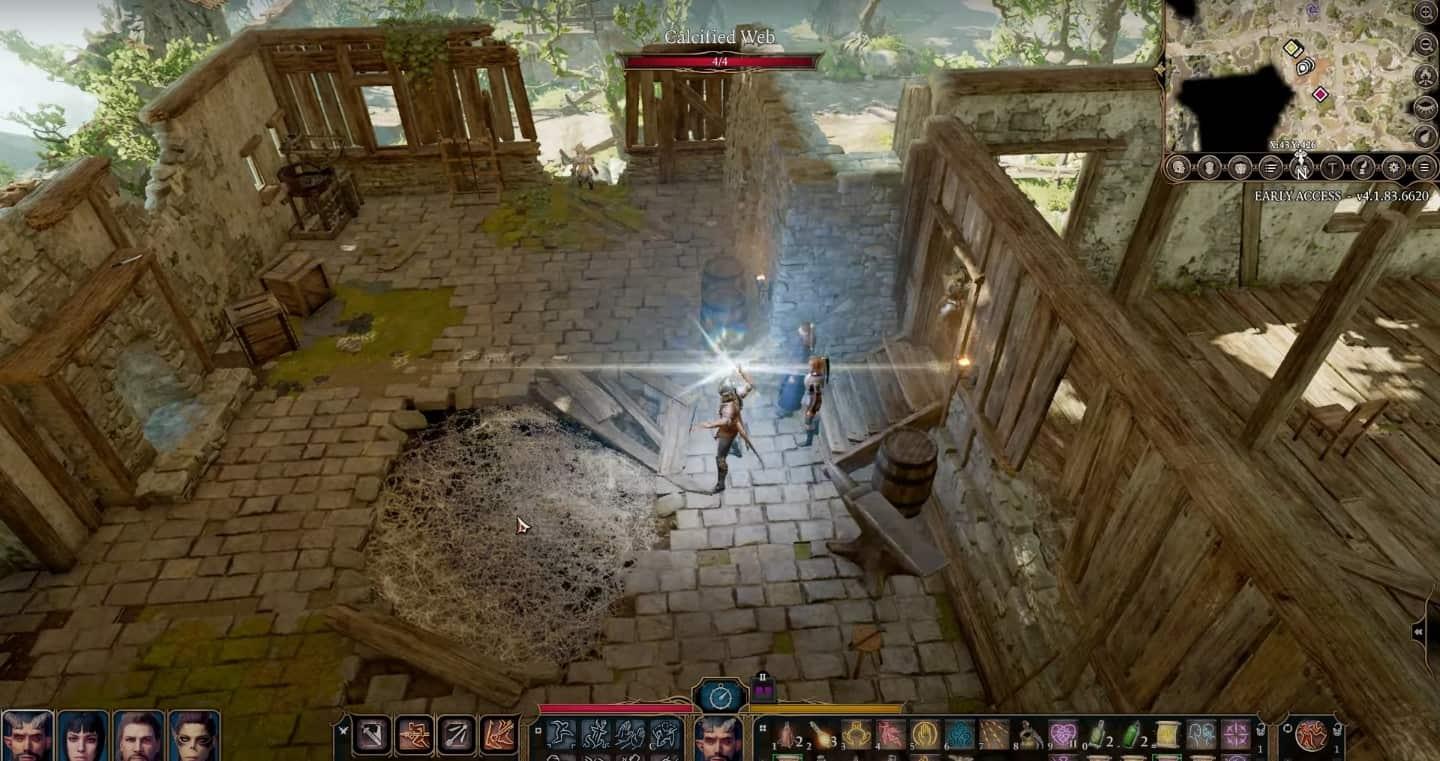
Task: Use the green potion bottle
Action: pos(1130,735)
